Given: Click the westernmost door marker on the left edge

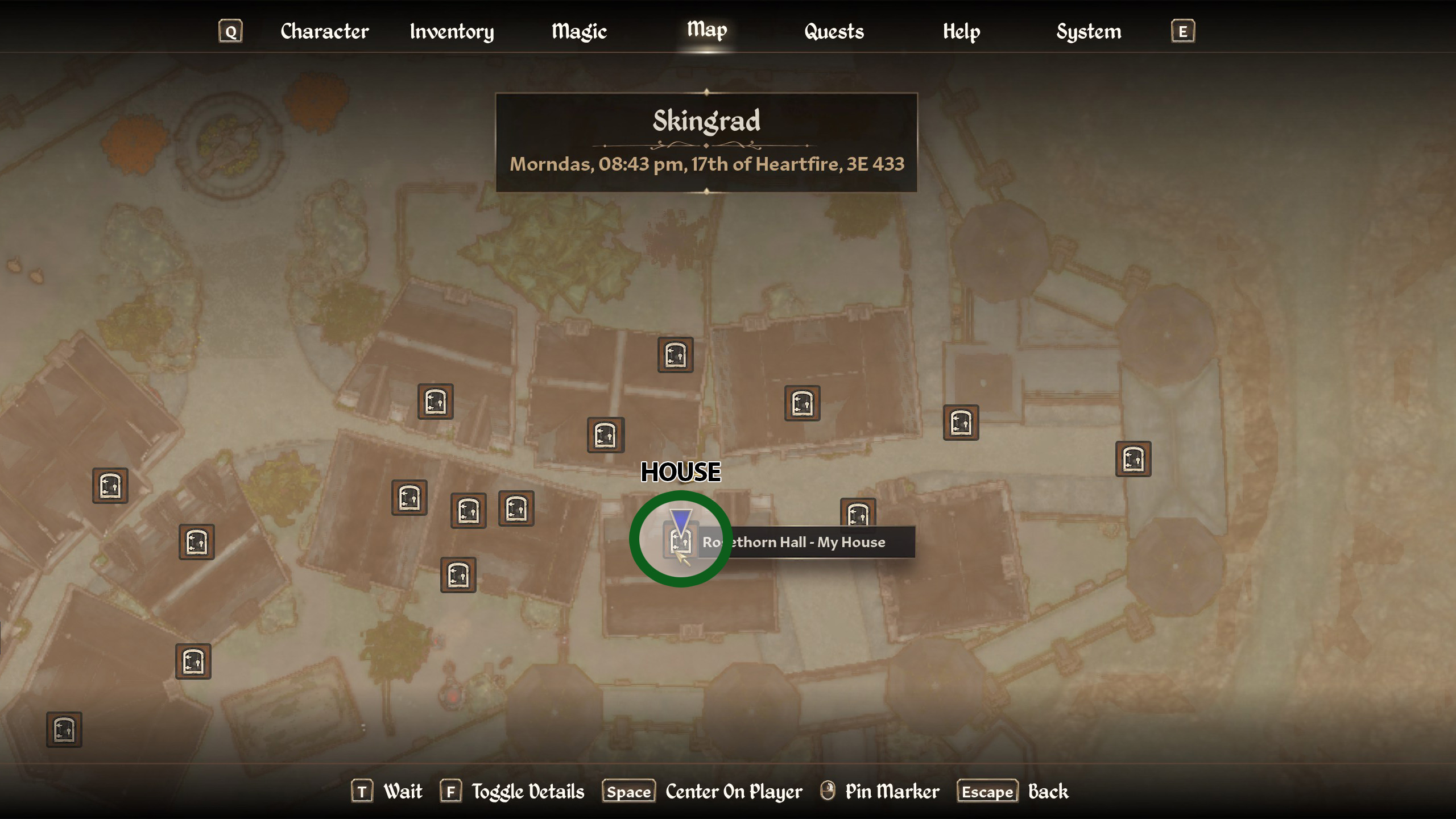Looking at the screenshot, I should (111, 485).
